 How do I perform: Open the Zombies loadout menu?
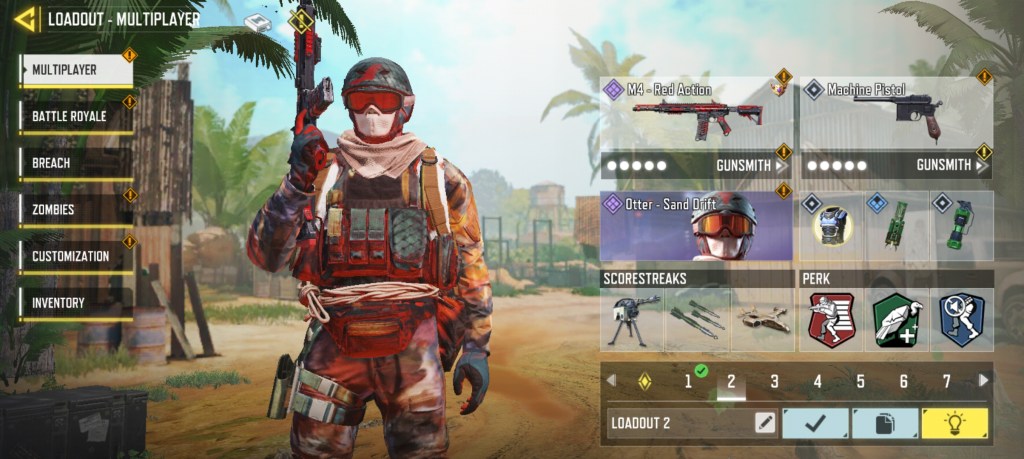point(75,210)
